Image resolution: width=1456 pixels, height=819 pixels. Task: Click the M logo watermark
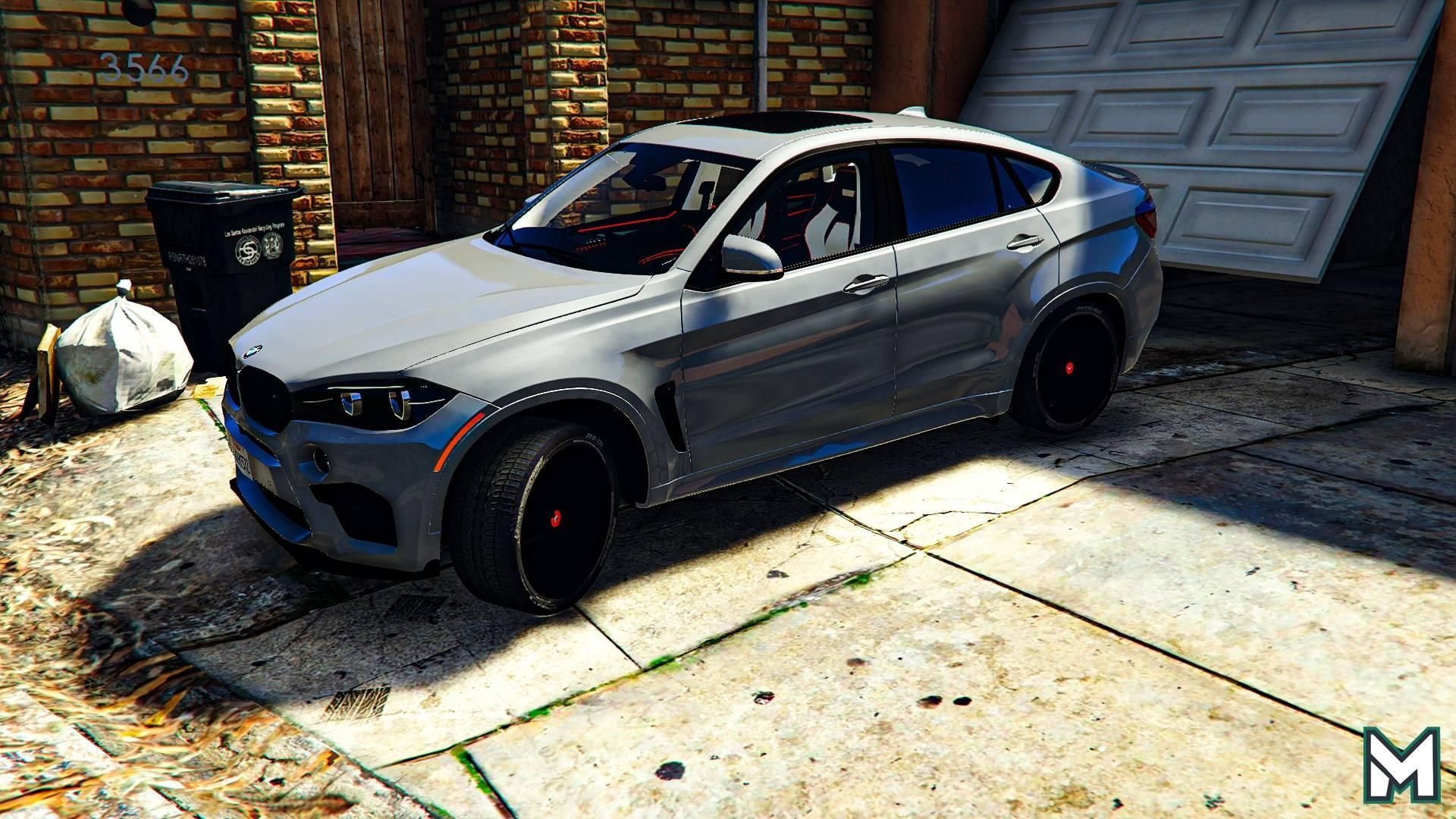tap(1401, 764)
